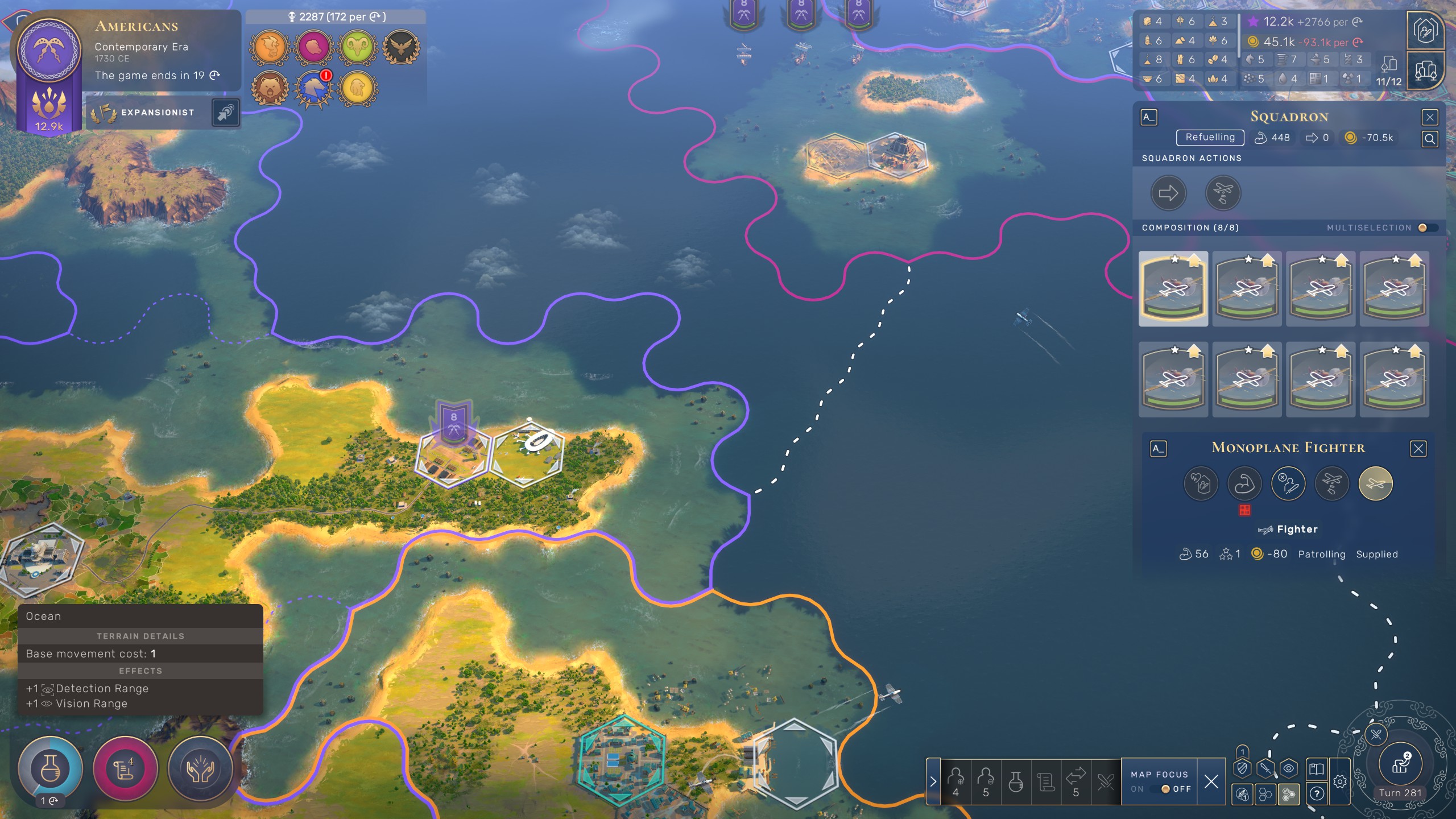Image resolution: width=1456 pixels, height=819 pixels.
Task: Select the heal unit heart icon
Action: [1201, 483]
